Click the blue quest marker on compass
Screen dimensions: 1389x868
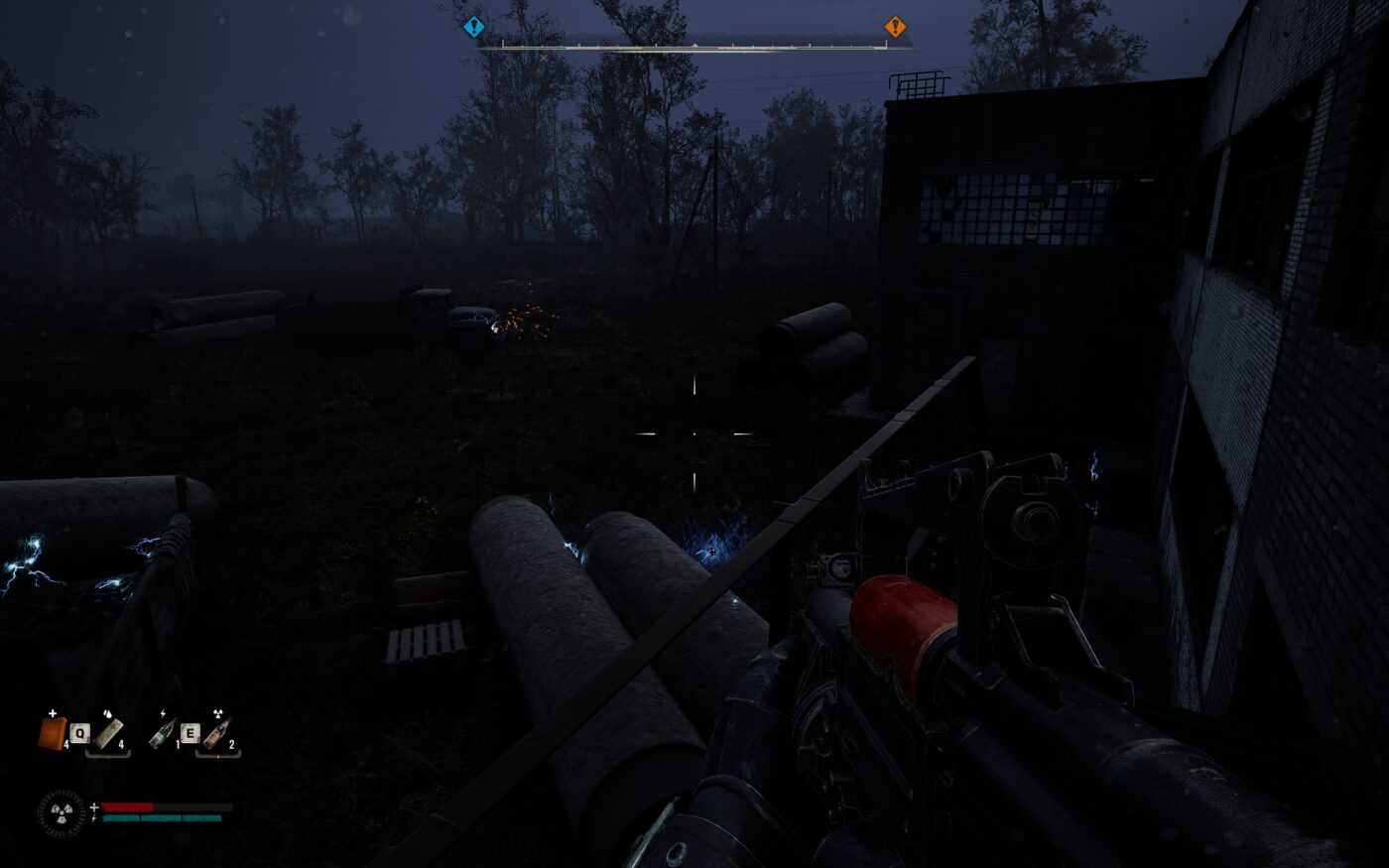[474, 28]
